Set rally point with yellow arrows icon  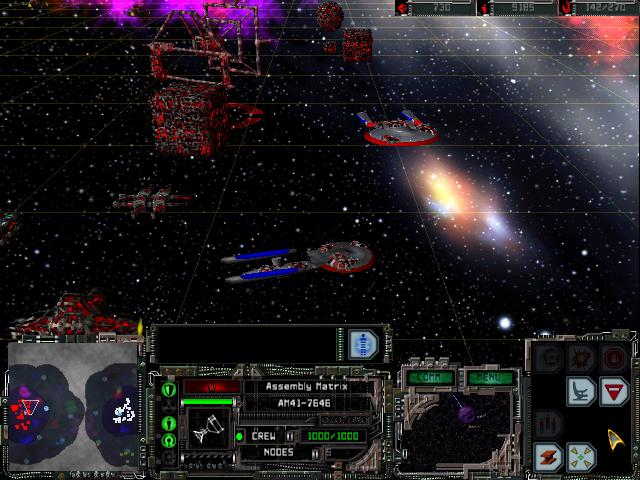(581, 457)
